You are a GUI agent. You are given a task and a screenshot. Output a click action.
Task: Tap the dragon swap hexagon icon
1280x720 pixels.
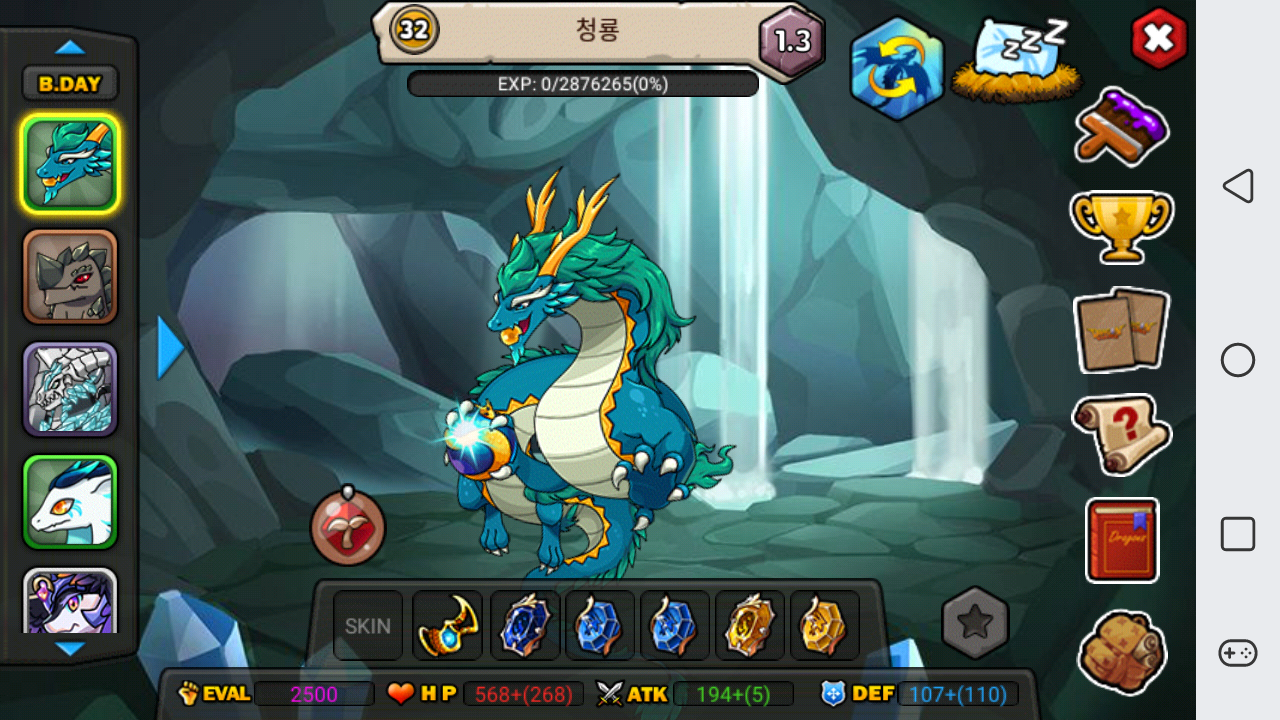click(x=897, y=68)
